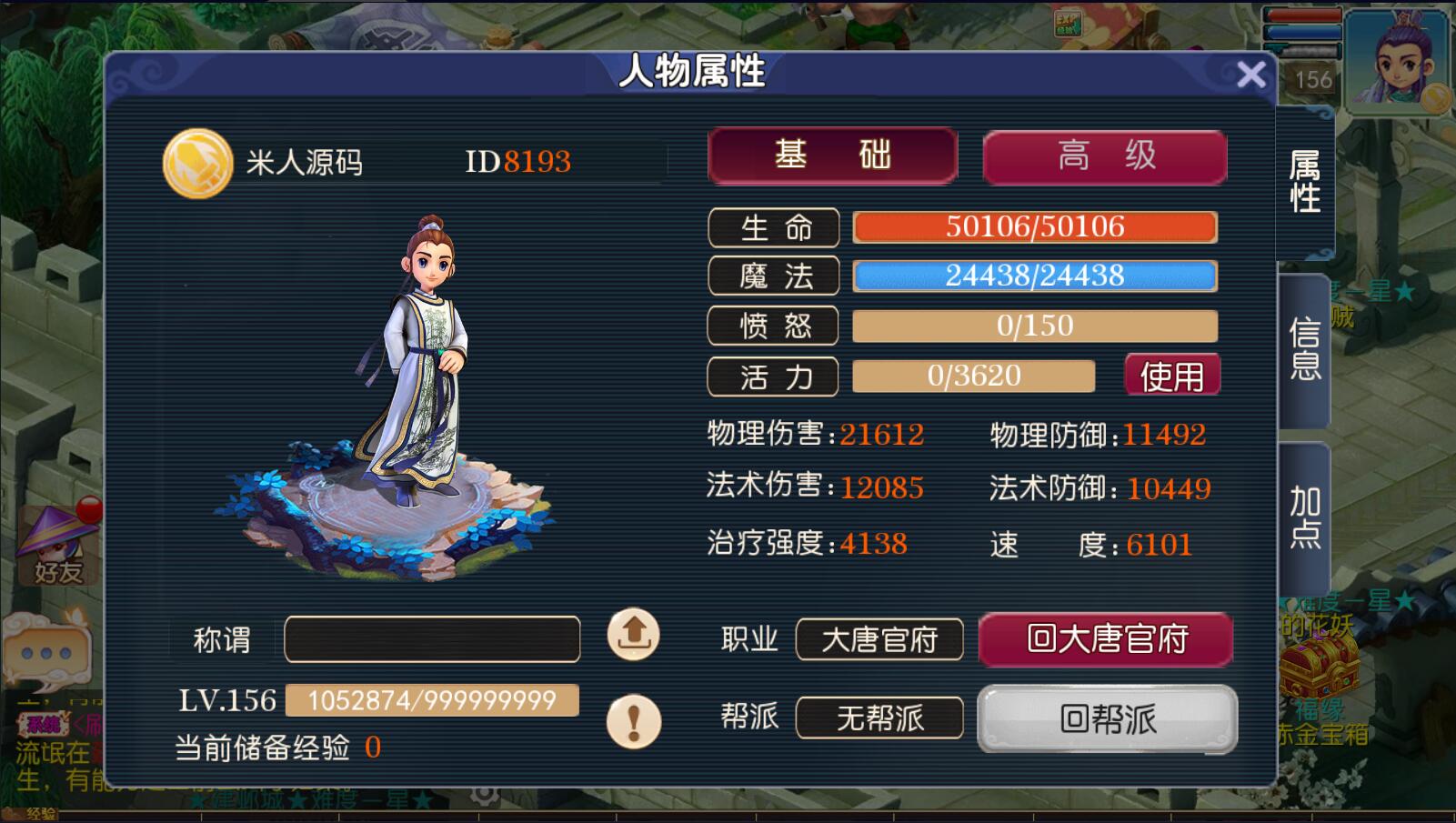Click the gold coin emblem beside 米人源码
This screenshot has width=1456, height=823.
coord(197,164)
